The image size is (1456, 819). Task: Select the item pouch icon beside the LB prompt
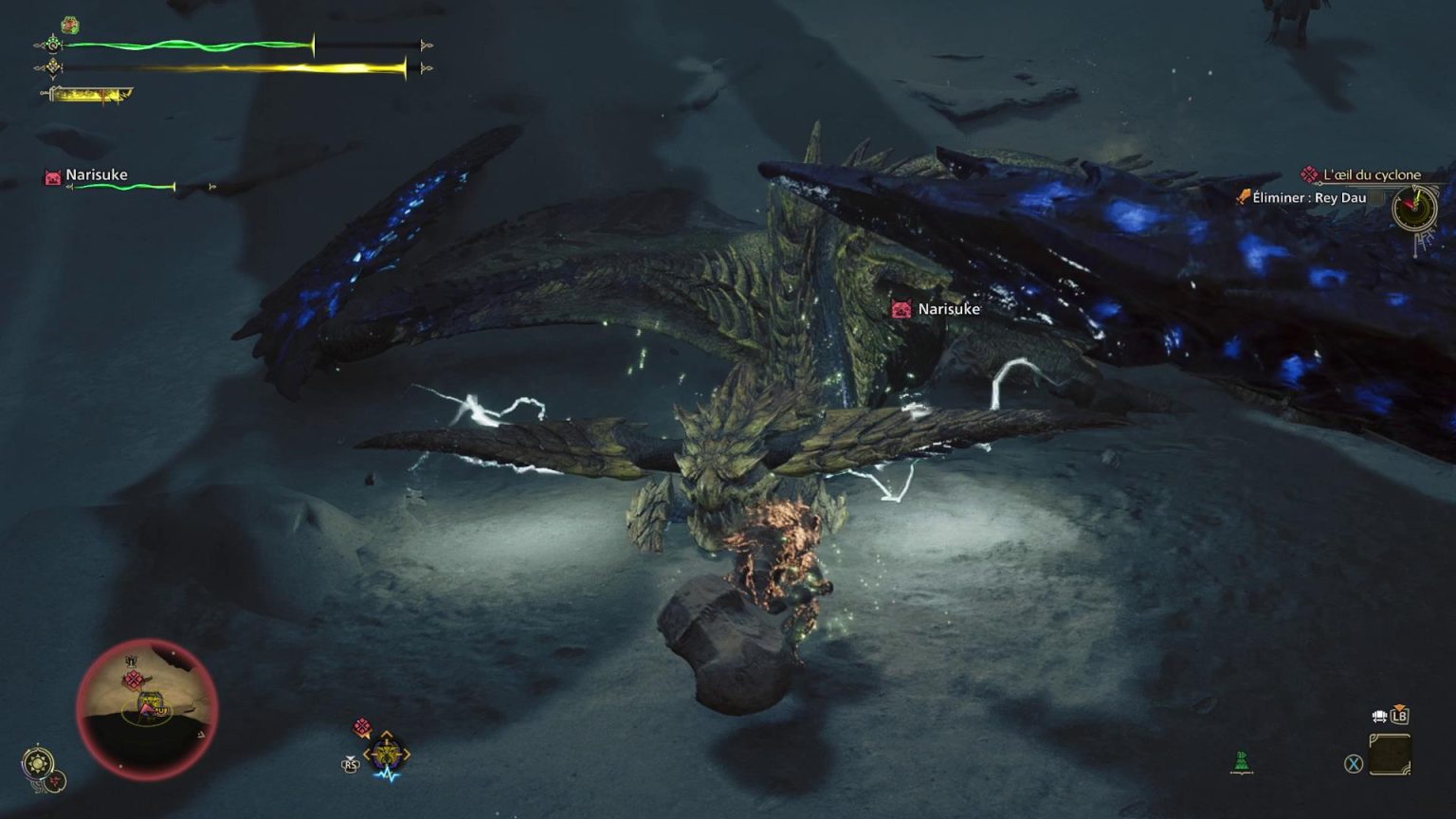coord(1379,717)
